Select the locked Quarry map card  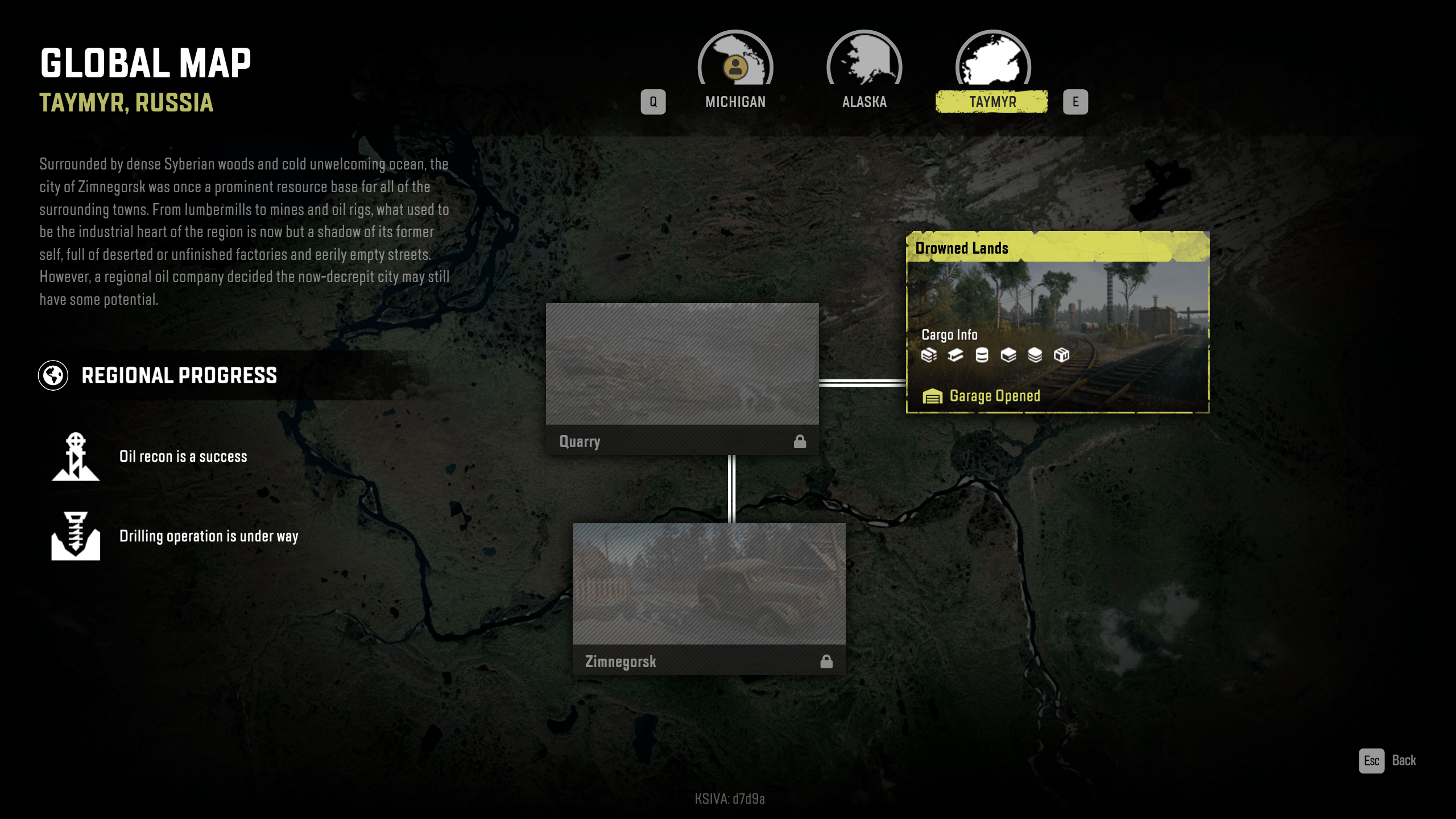coord(682,378)
